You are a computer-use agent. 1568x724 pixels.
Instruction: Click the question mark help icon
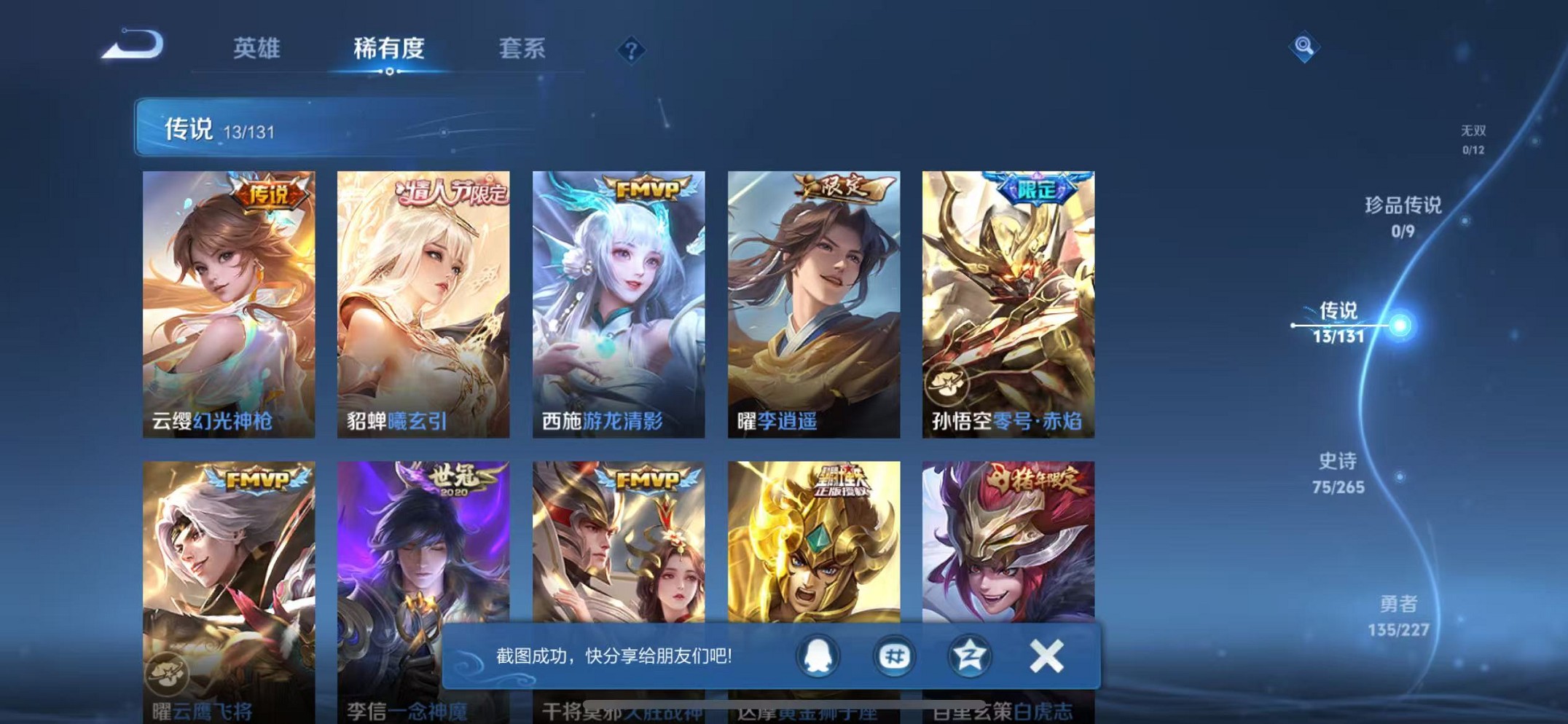point(631,50)
